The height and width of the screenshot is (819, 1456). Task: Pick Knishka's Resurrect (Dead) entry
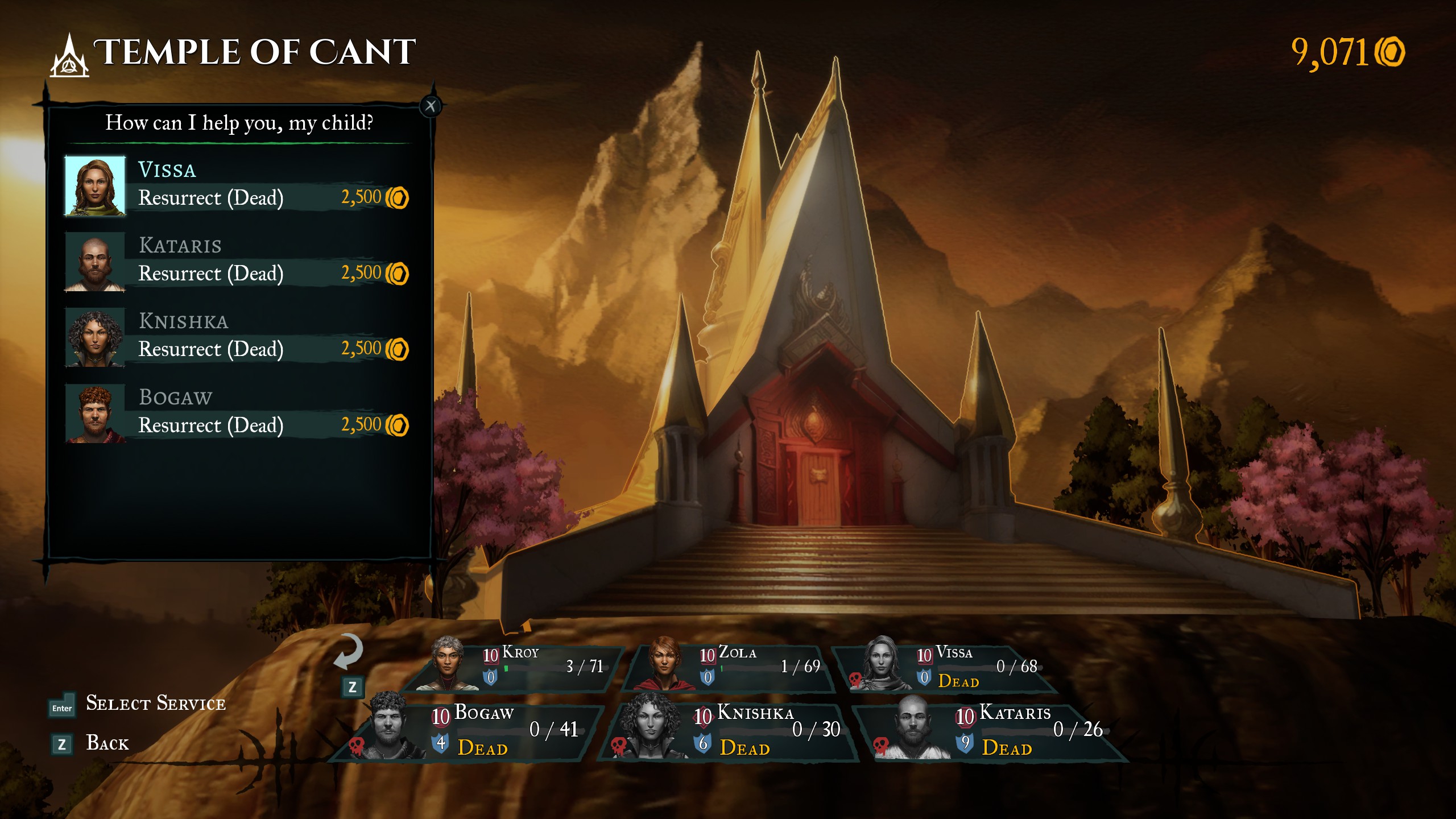[238, 338]
